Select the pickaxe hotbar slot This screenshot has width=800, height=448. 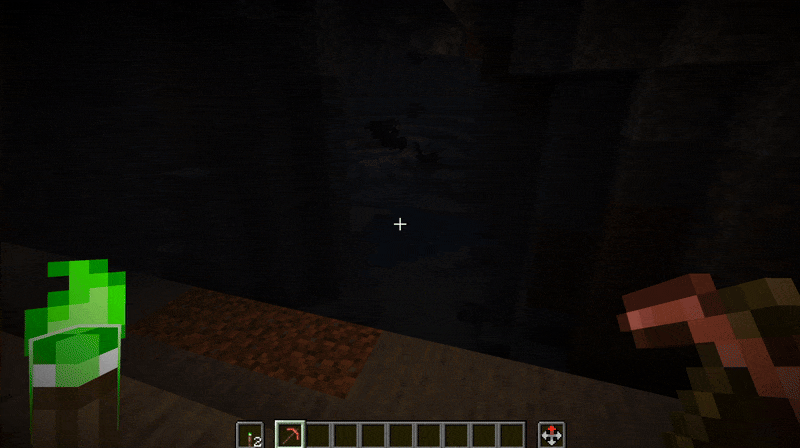tap(289, 435)
